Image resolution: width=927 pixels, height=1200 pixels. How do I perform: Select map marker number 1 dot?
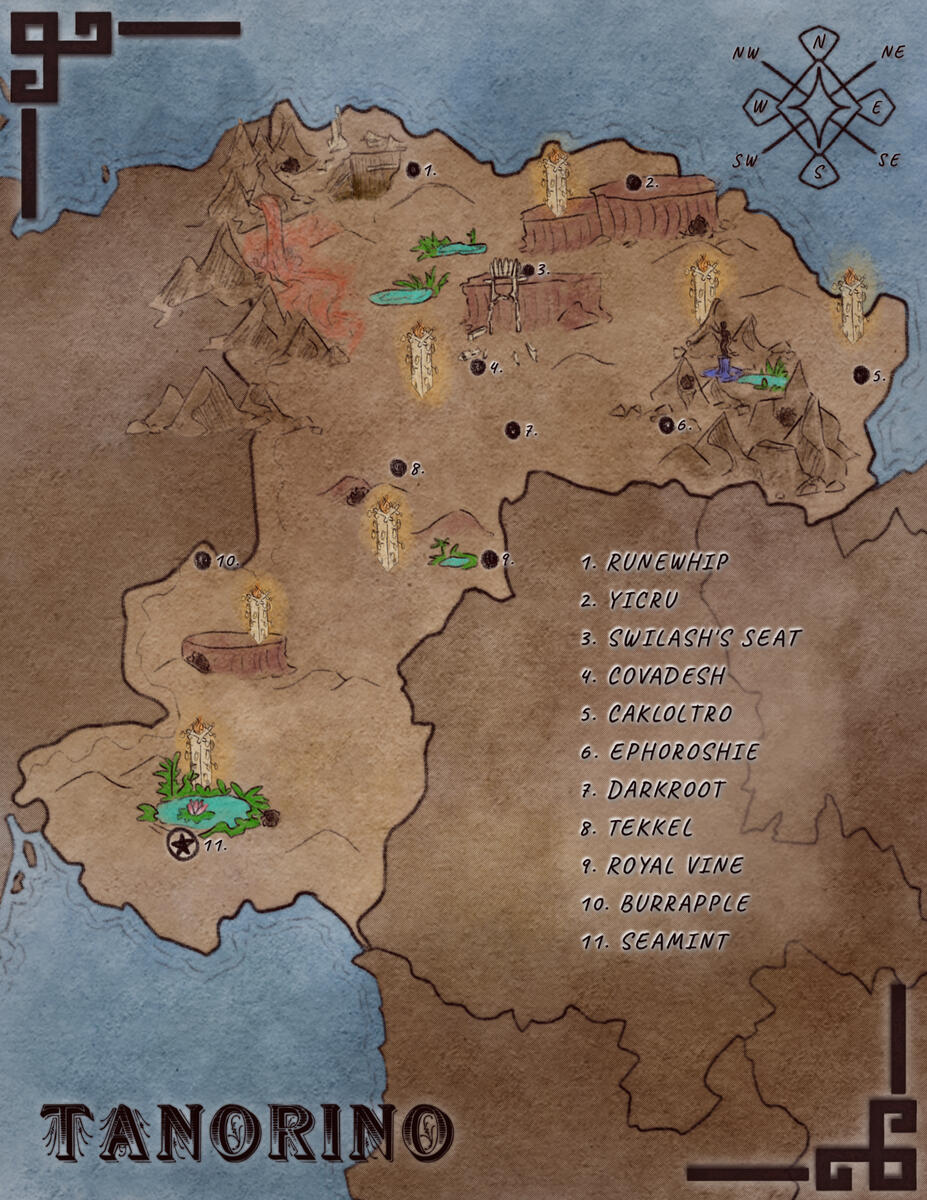pos(412,170)
